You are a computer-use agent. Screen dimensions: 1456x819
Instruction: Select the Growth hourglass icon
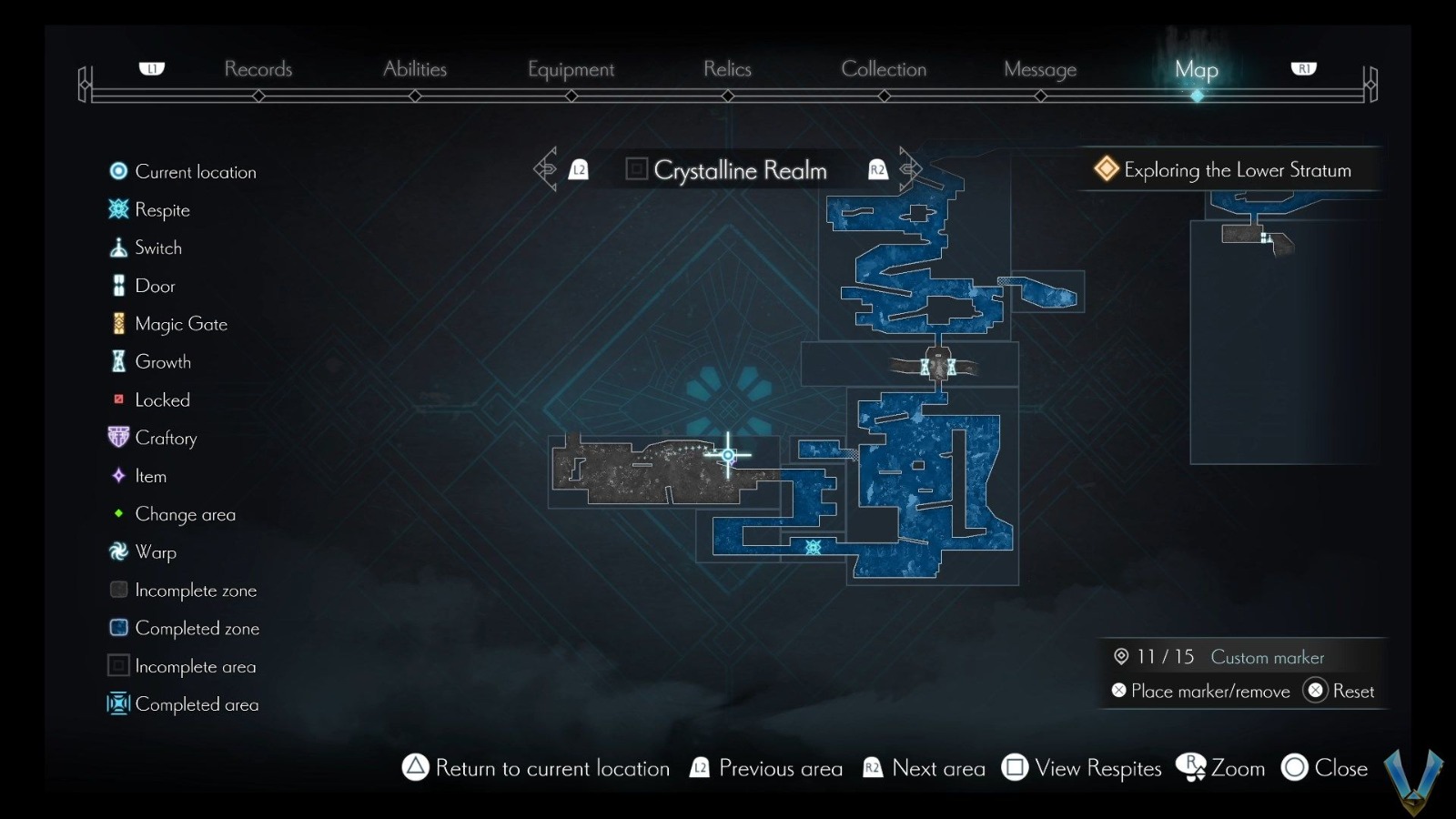[117, 361]
